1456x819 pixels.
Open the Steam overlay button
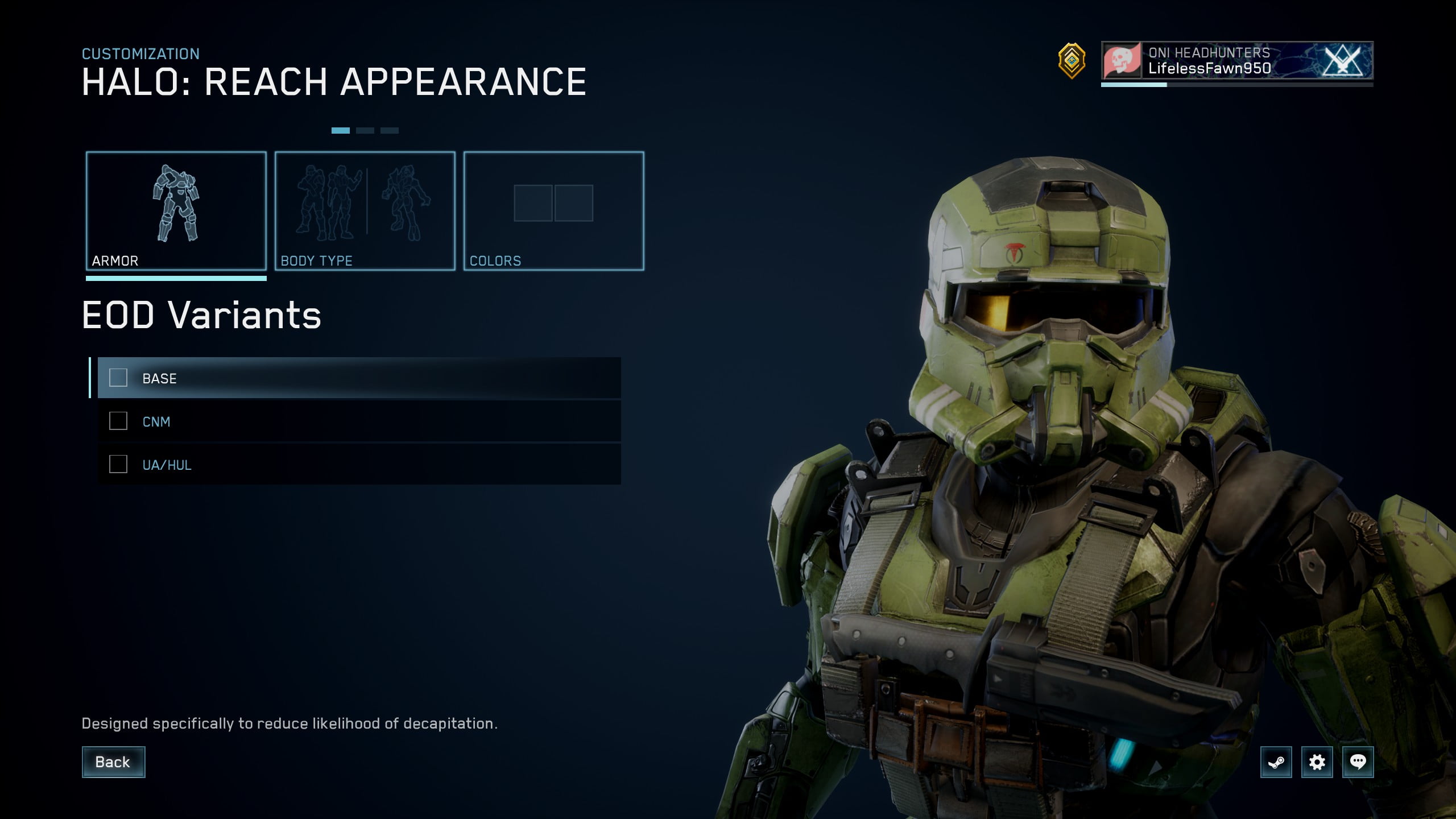(x=1276, y=762)
